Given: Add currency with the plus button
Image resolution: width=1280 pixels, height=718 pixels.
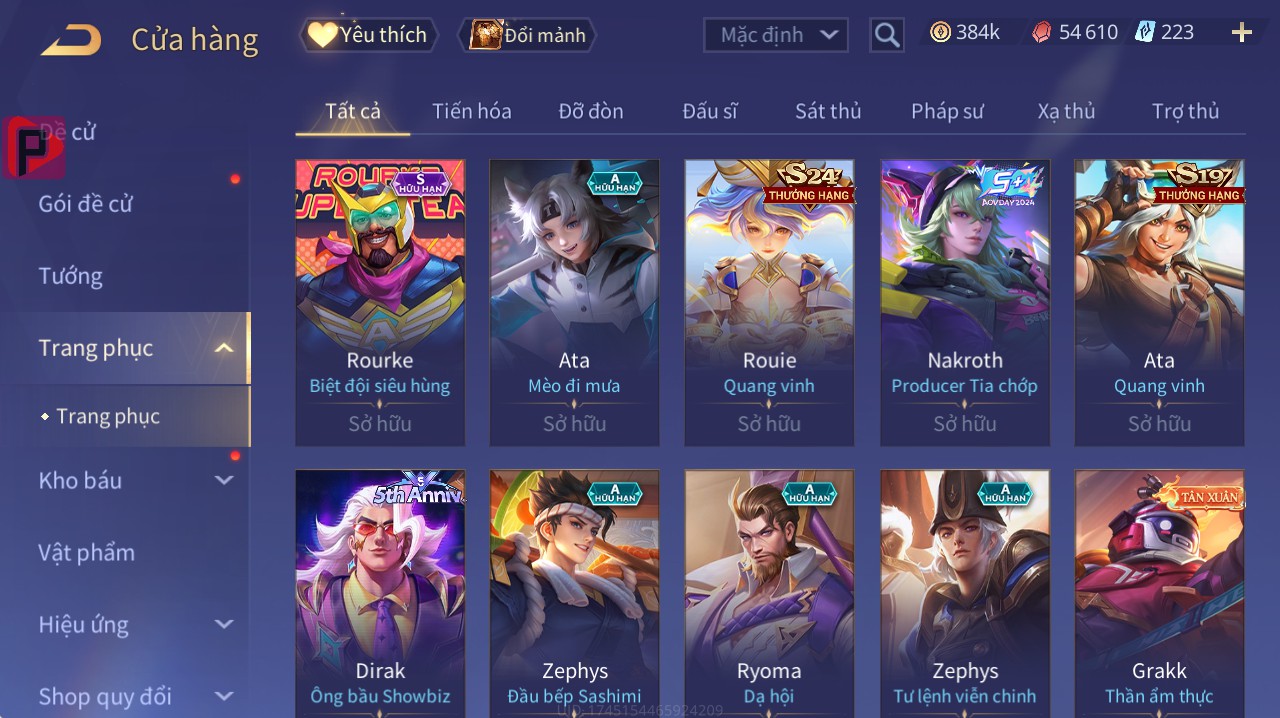Looking at the screenshot, I should pyautogui.click(x=1241, y=33).
